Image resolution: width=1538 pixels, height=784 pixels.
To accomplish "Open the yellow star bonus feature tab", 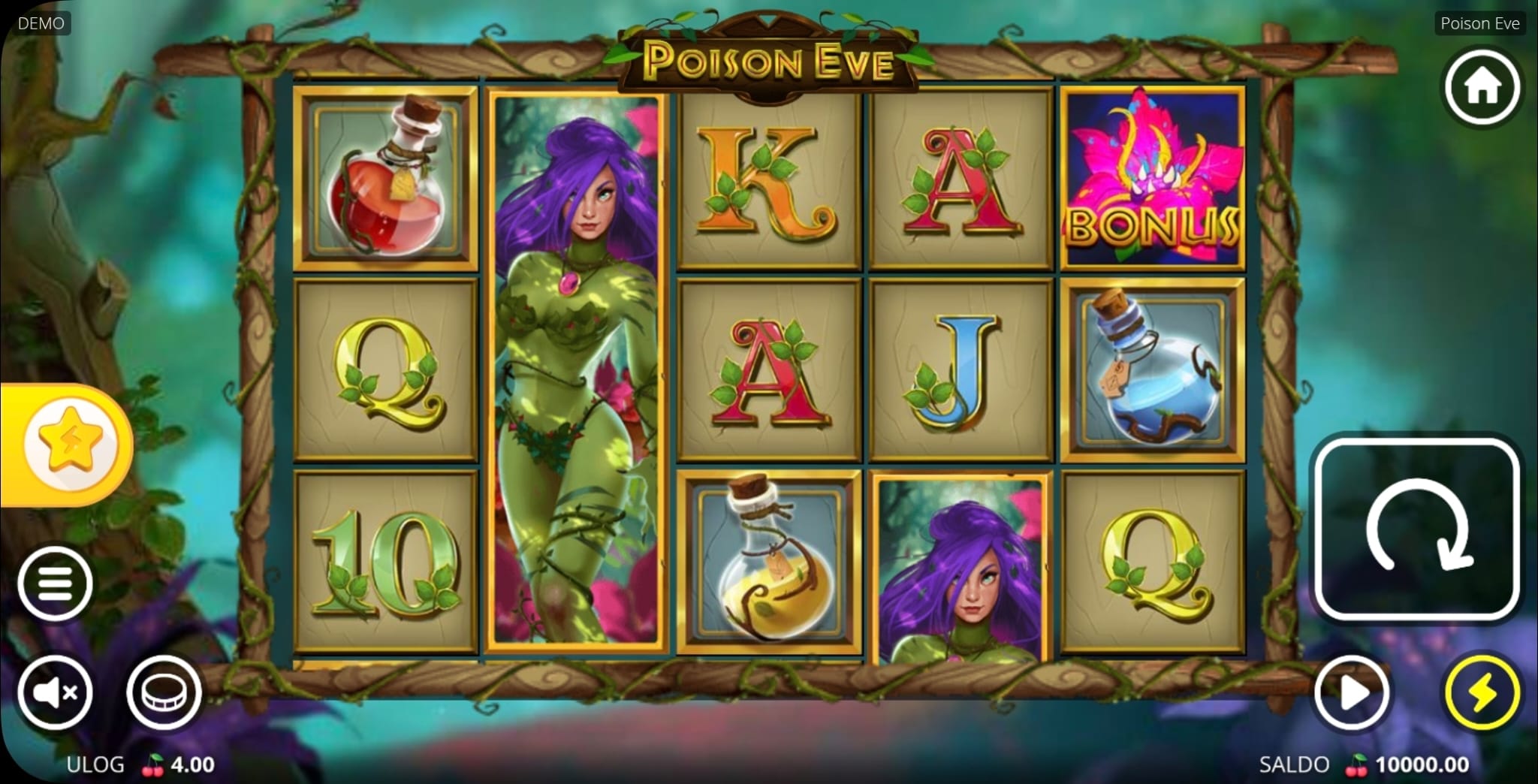I will 69,445.
